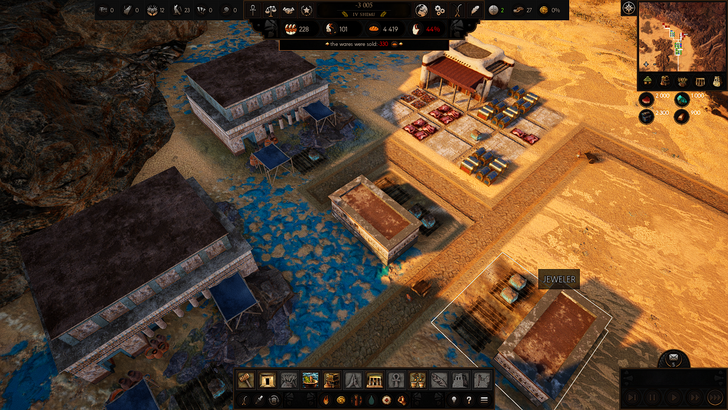Select the doorway building category
728x410 pixels.
[x=267, y=380]
